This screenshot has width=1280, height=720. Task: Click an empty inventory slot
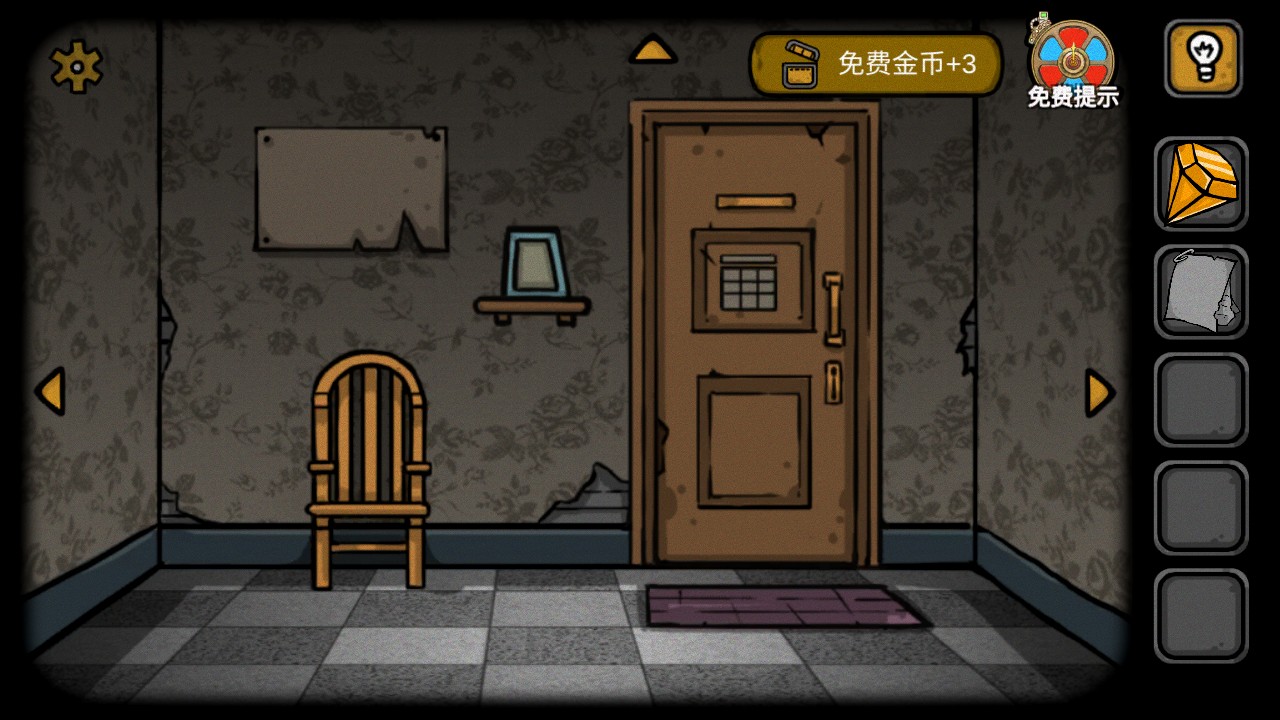pyautogui.click(x=1202, y=400)
